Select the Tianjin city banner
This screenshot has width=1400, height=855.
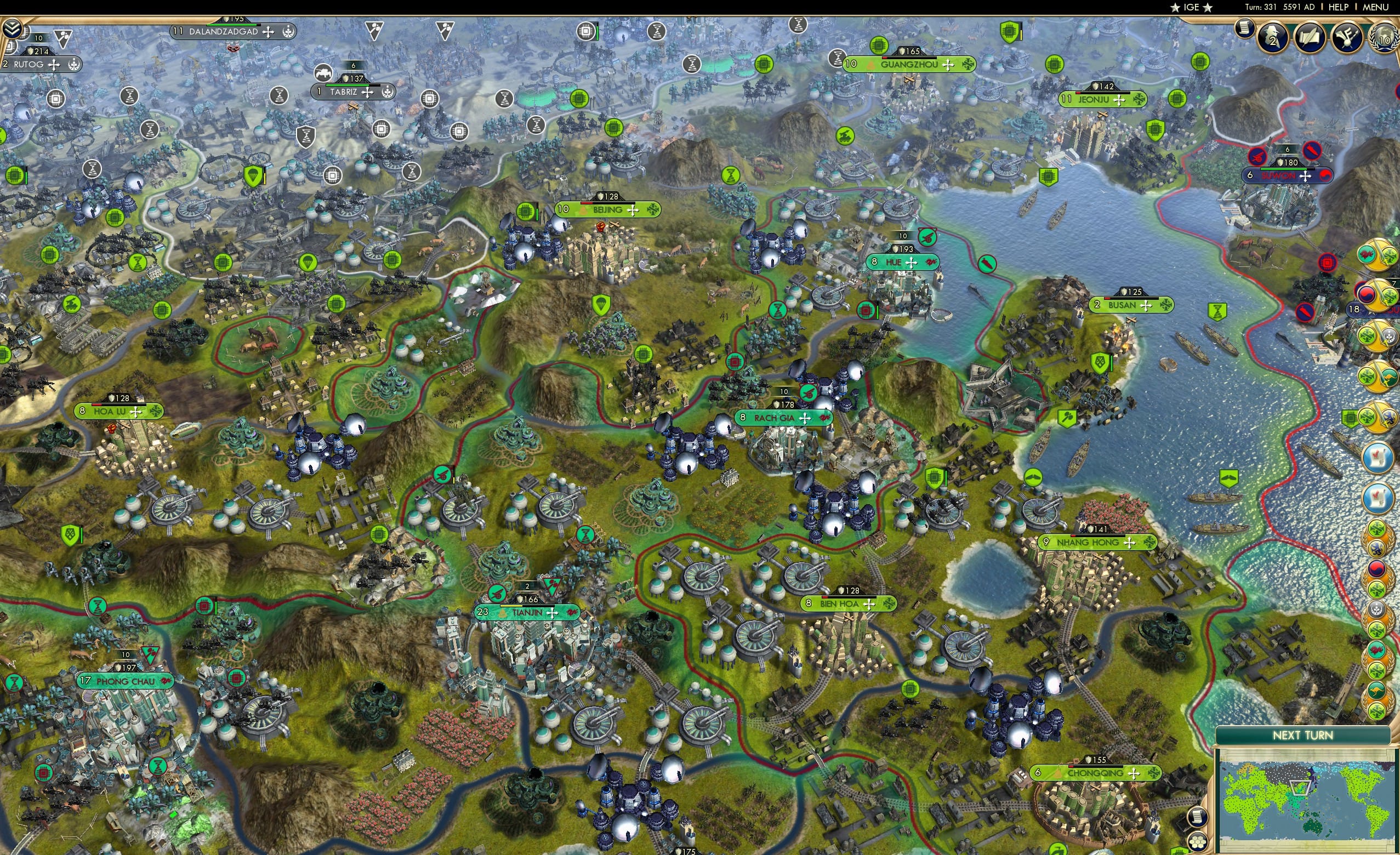[x=528, y=612]
